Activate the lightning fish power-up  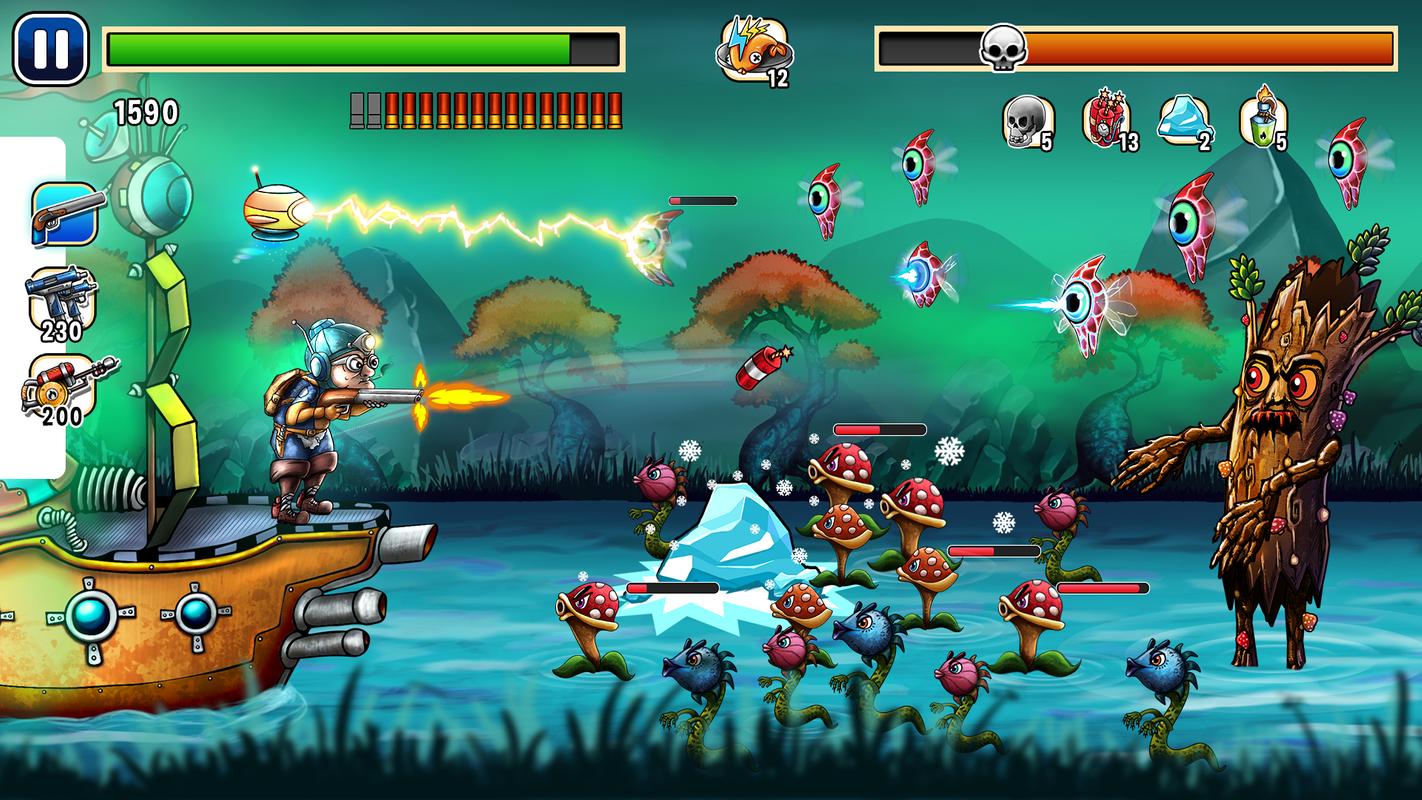(753, 49)
